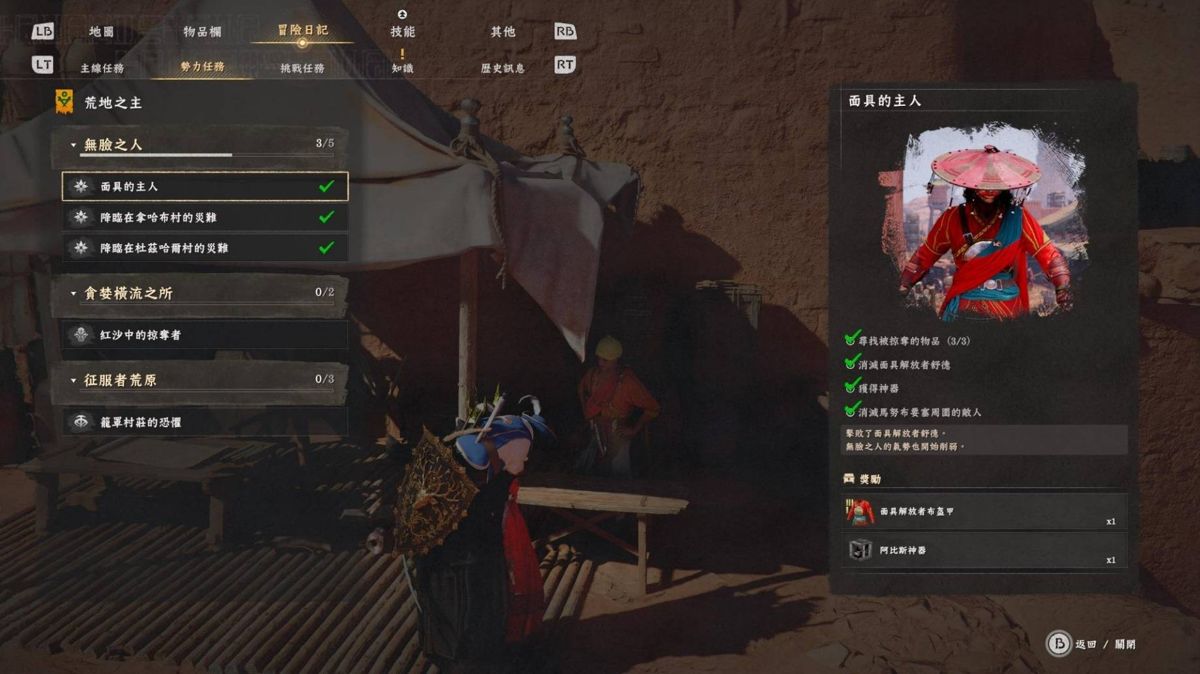Open the 歷史訊息 message history sub-tab
Image resolution: width=1200 pixels, height=674 pixels.
click(503, 68)
